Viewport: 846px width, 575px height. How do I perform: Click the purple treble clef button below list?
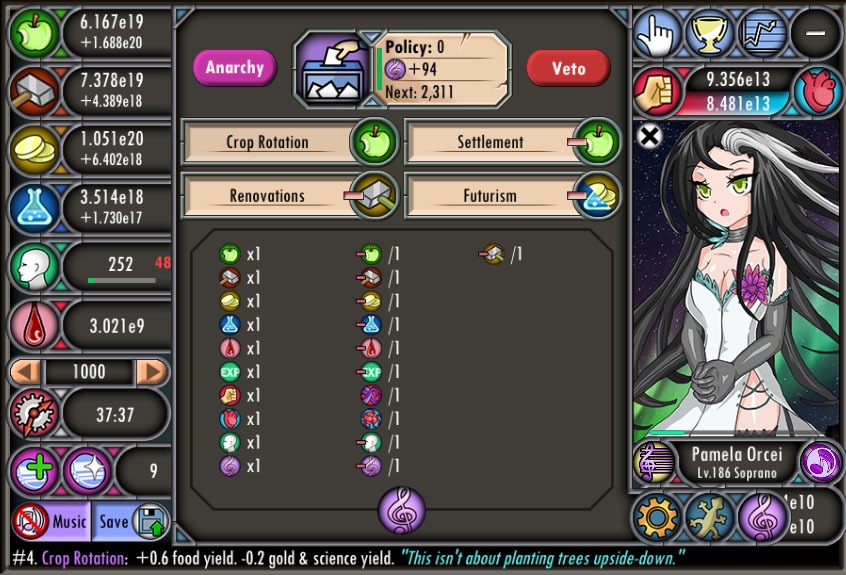point(401,510)
